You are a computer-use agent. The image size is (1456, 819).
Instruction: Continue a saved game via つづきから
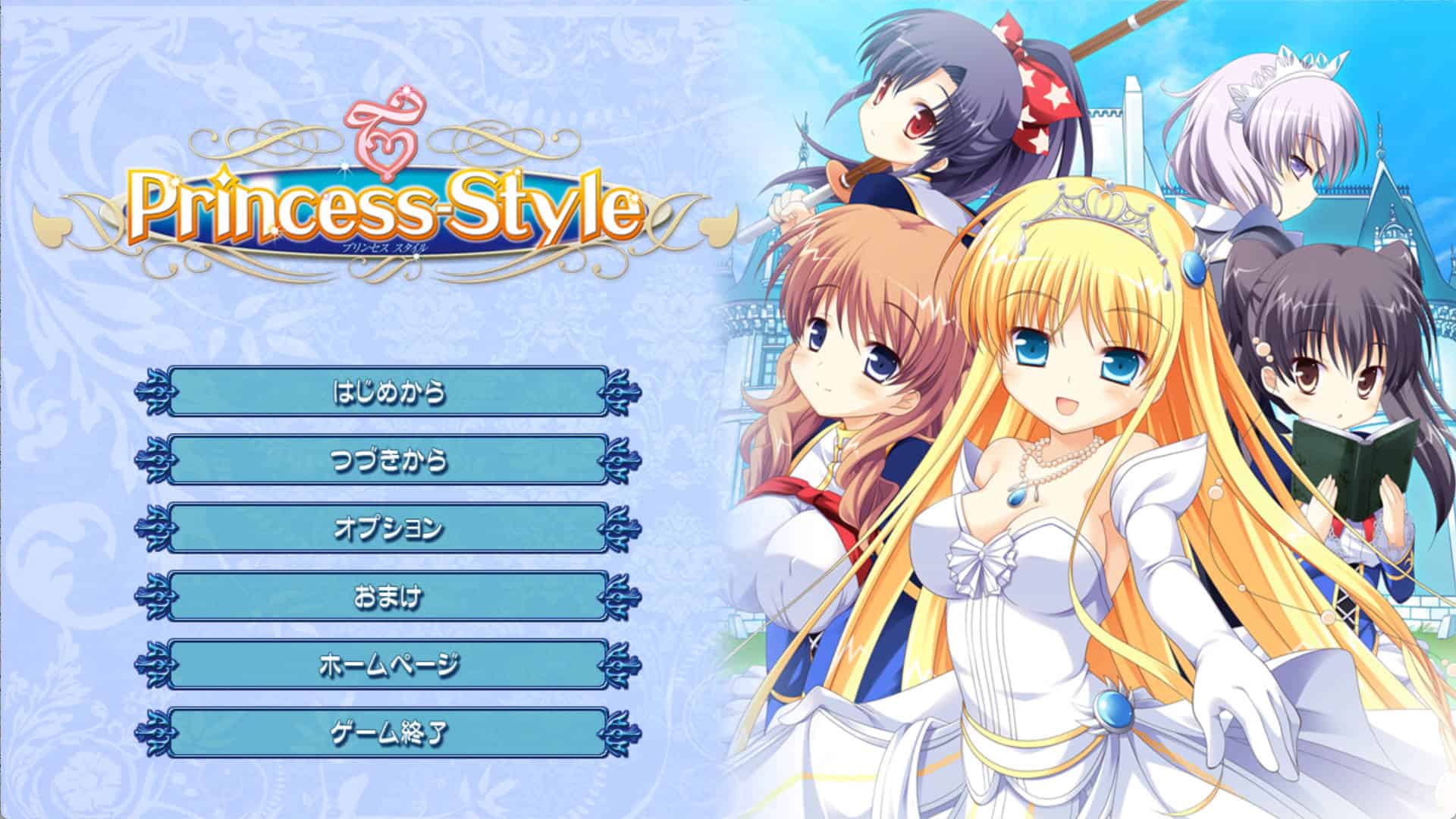point(388,460)
